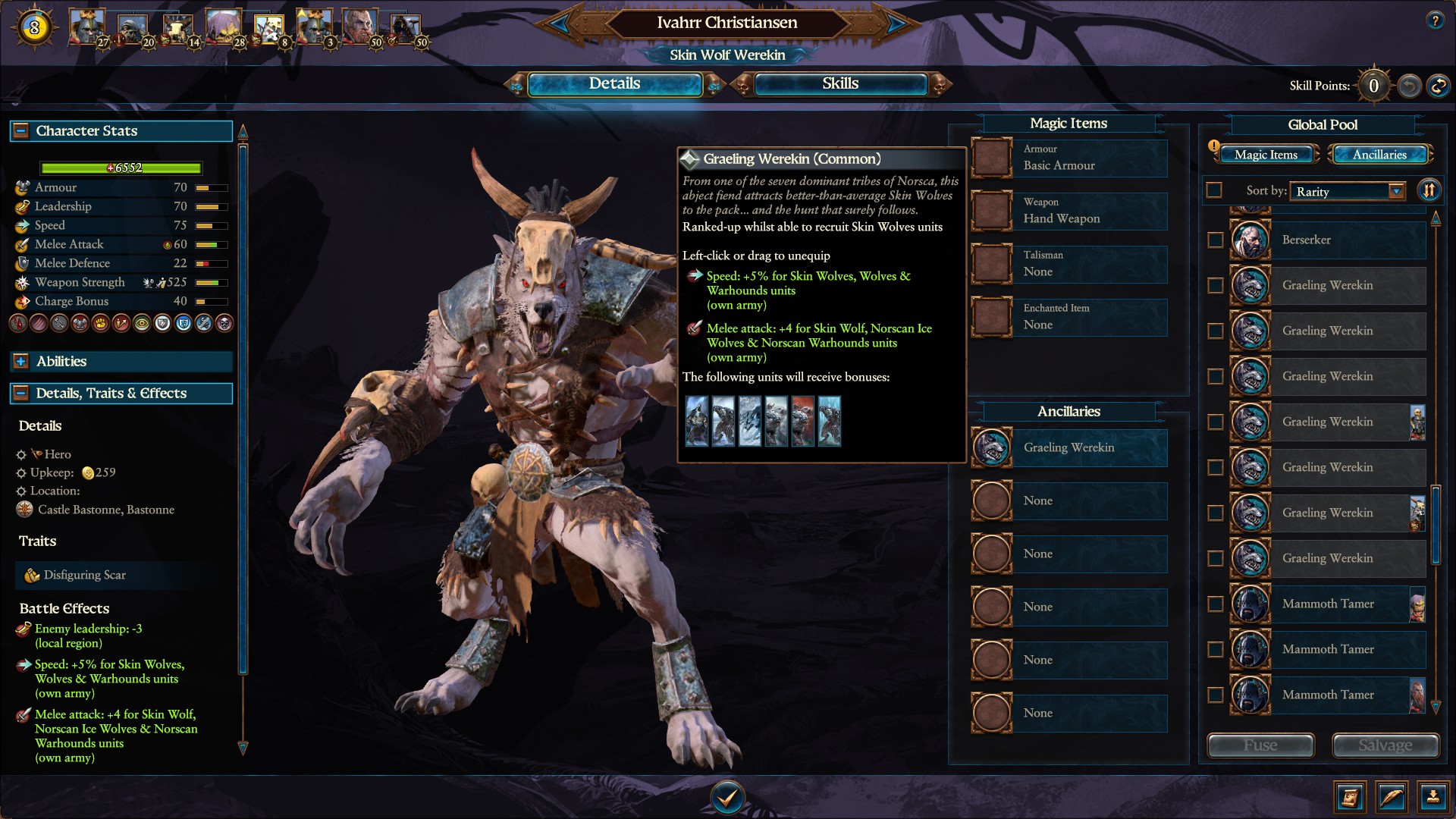Collapse the Character Stats panel

click(x=20, y=130)
